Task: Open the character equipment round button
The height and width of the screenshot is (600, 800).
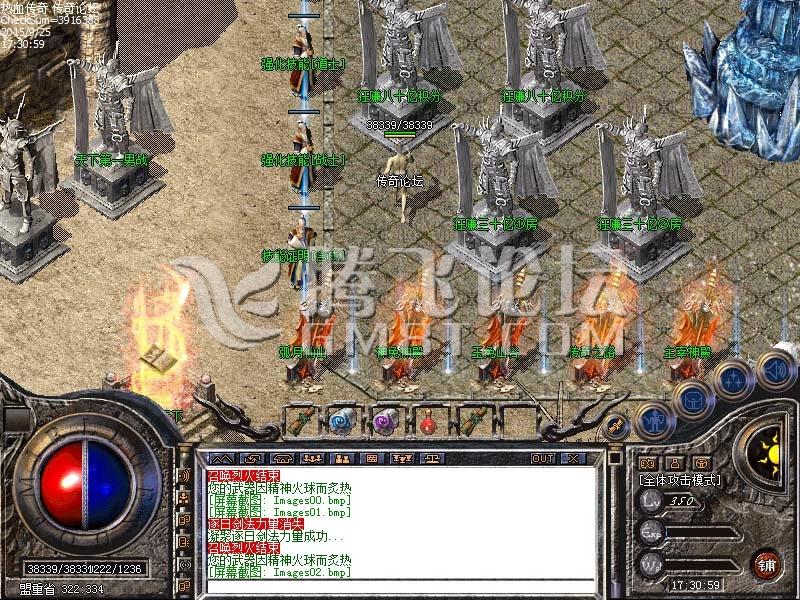Action: tap(652, 421)
